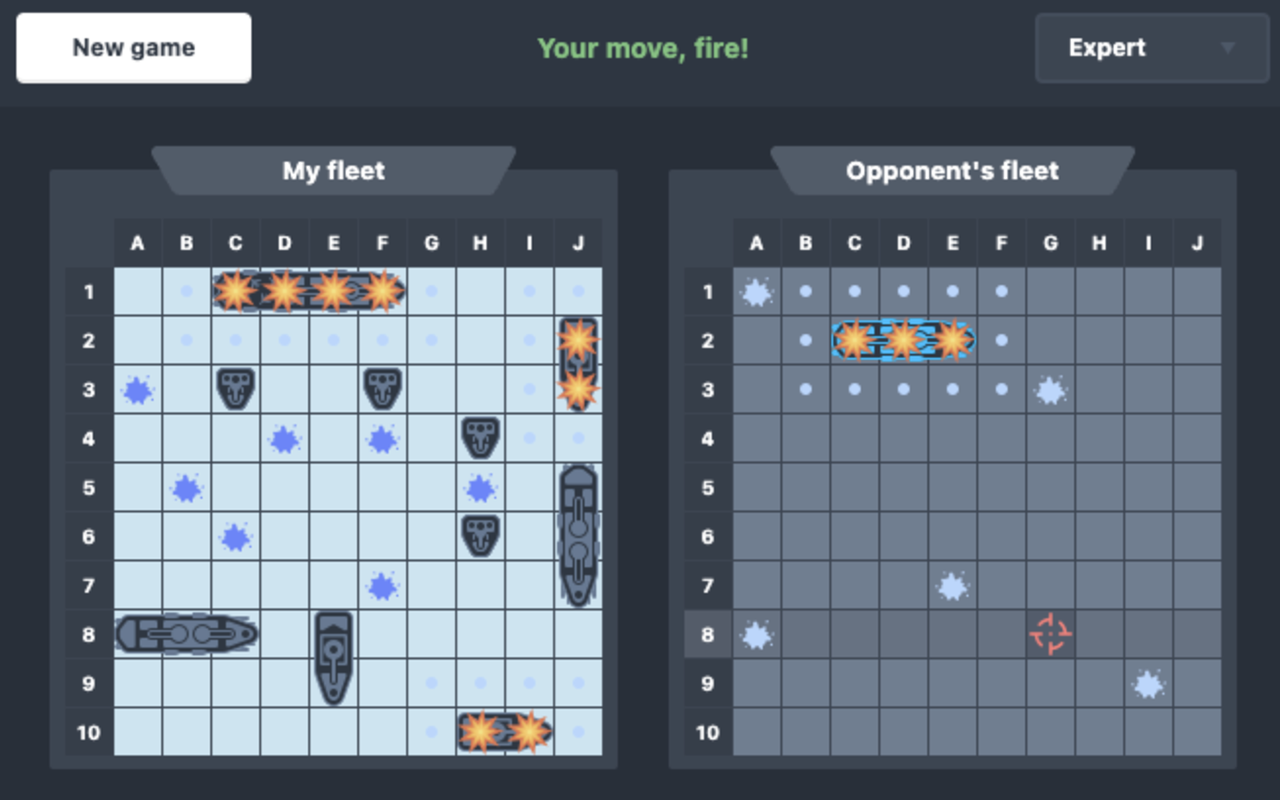Screen dimensions: 1280x800
Task: Click the battleship docked in row 8
Action: tap(187, 634)
